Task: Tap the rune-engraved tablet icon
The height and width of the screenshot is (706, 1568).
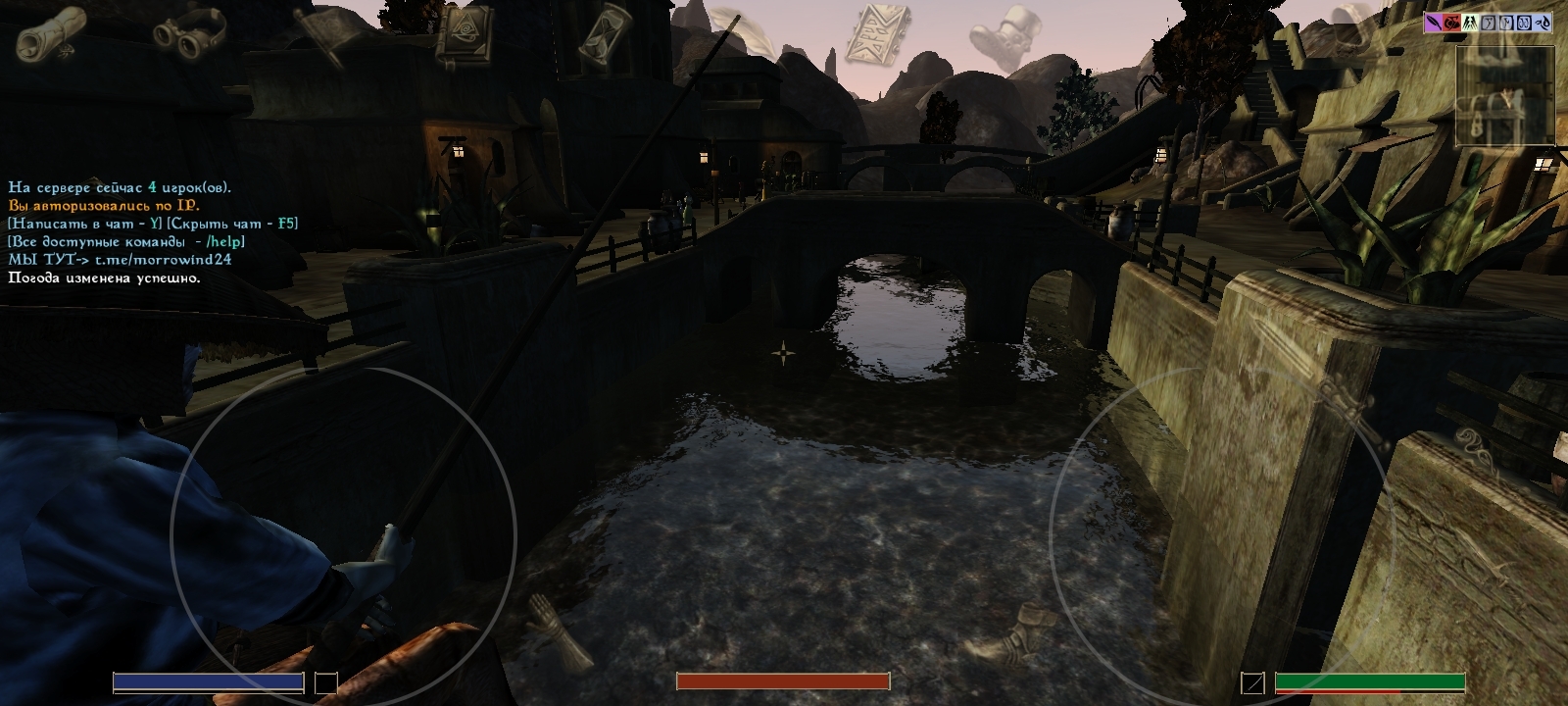Action: tap(877, 35)
